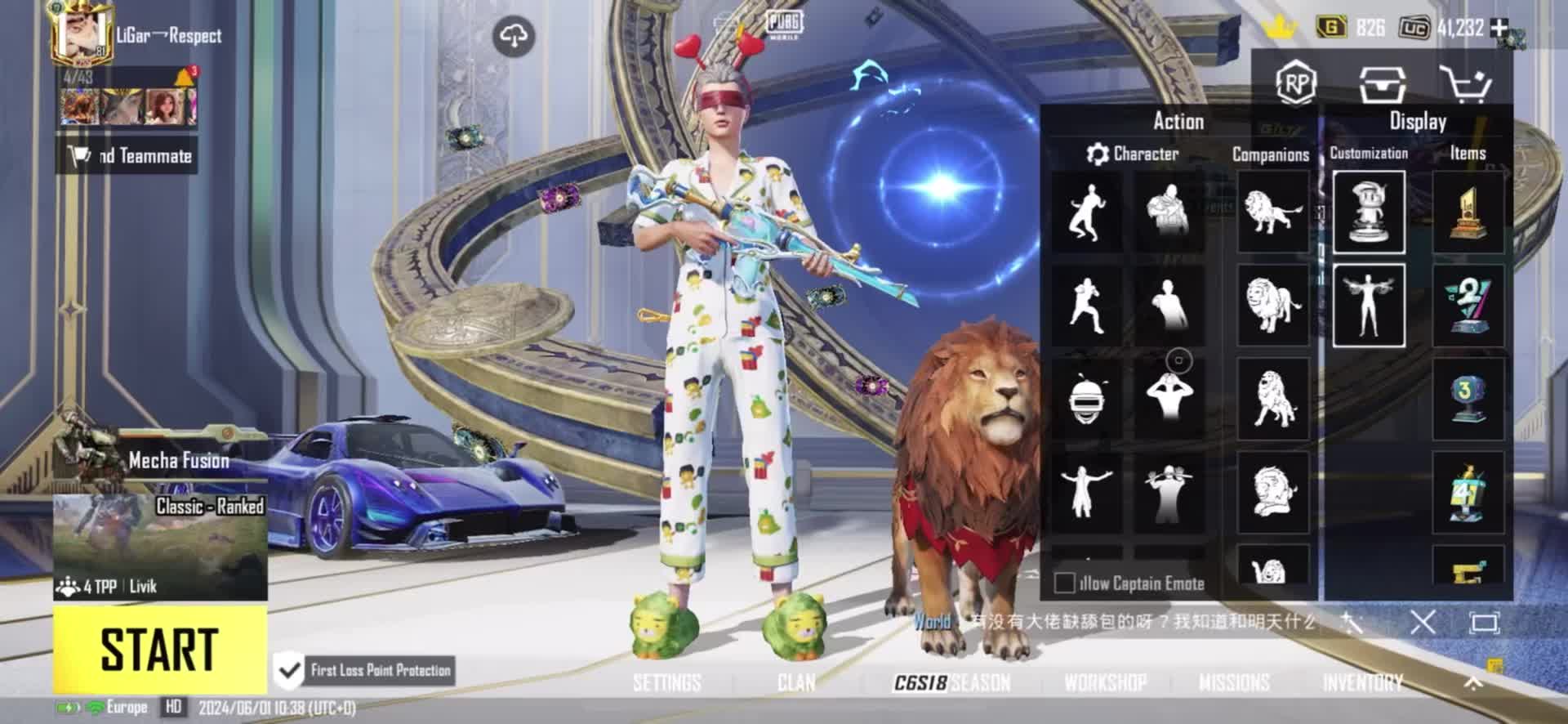
Task: Switch to the Items display tab
Action: 1468,154
